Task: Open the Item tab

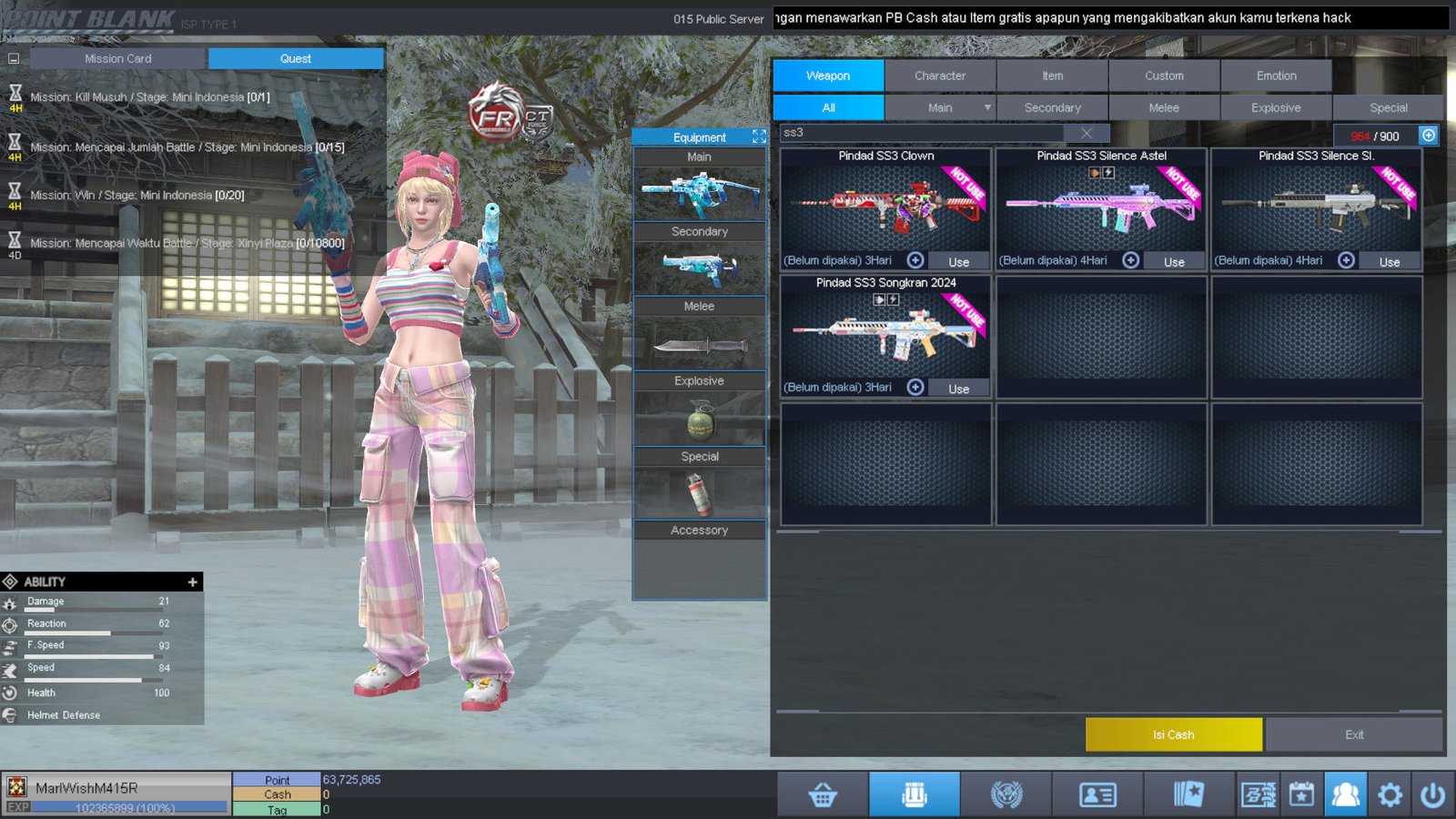Action: click(x=1052, y=76)
